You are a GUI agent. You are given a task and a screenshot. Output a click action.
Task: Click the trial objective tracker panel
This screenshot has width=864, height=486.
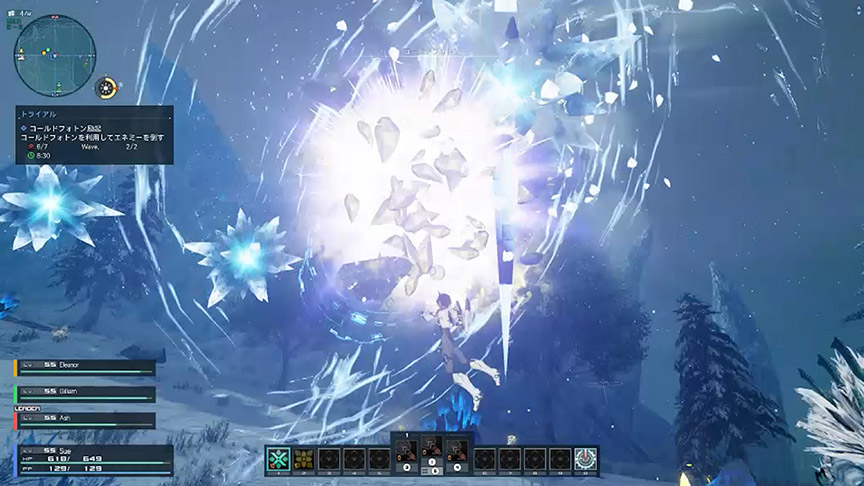[94, 135]
